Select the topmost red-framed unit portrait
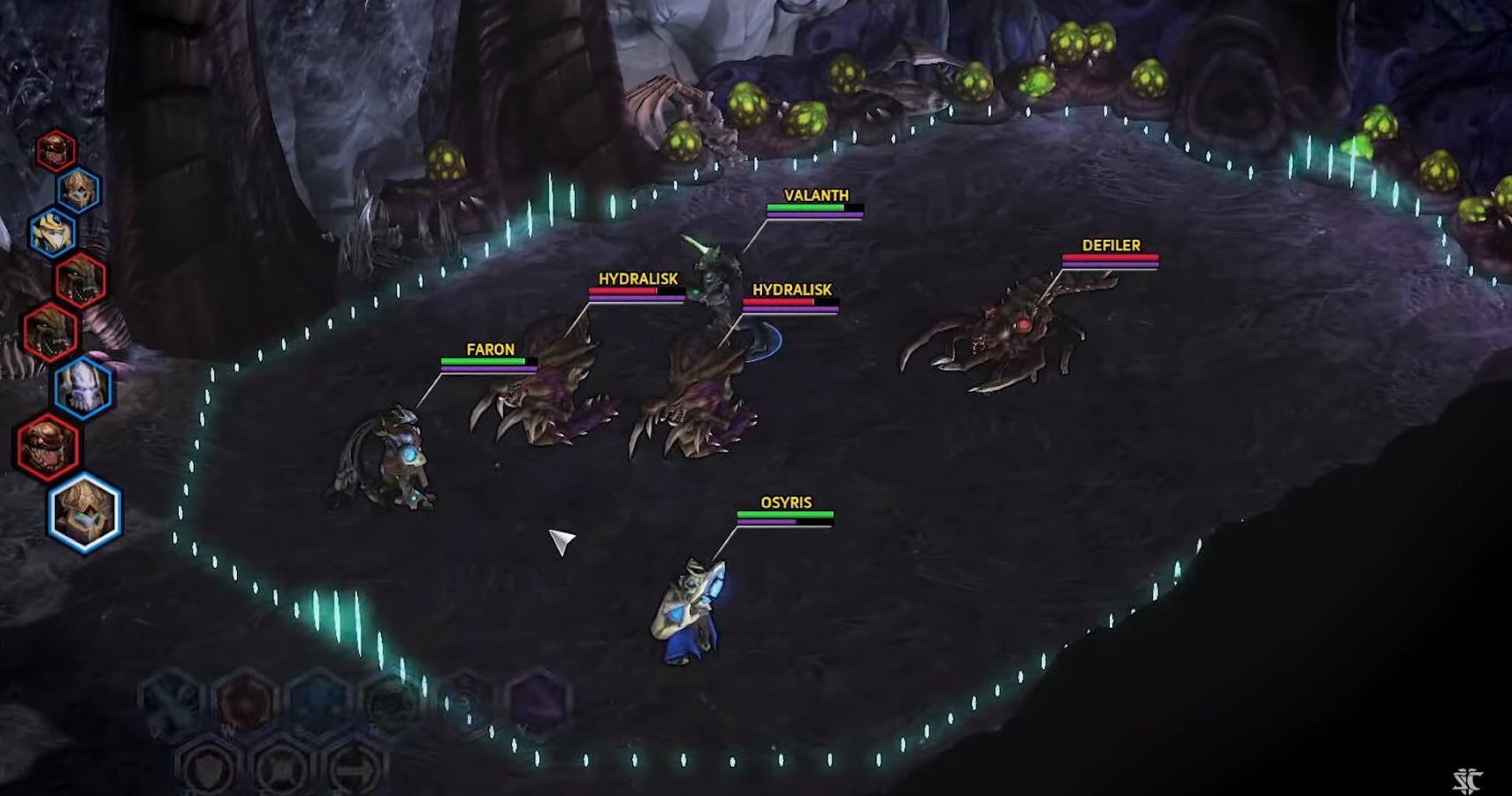The height and width of the screenshot is (796, 1512). pyautogui.click(x=55, y=150)
